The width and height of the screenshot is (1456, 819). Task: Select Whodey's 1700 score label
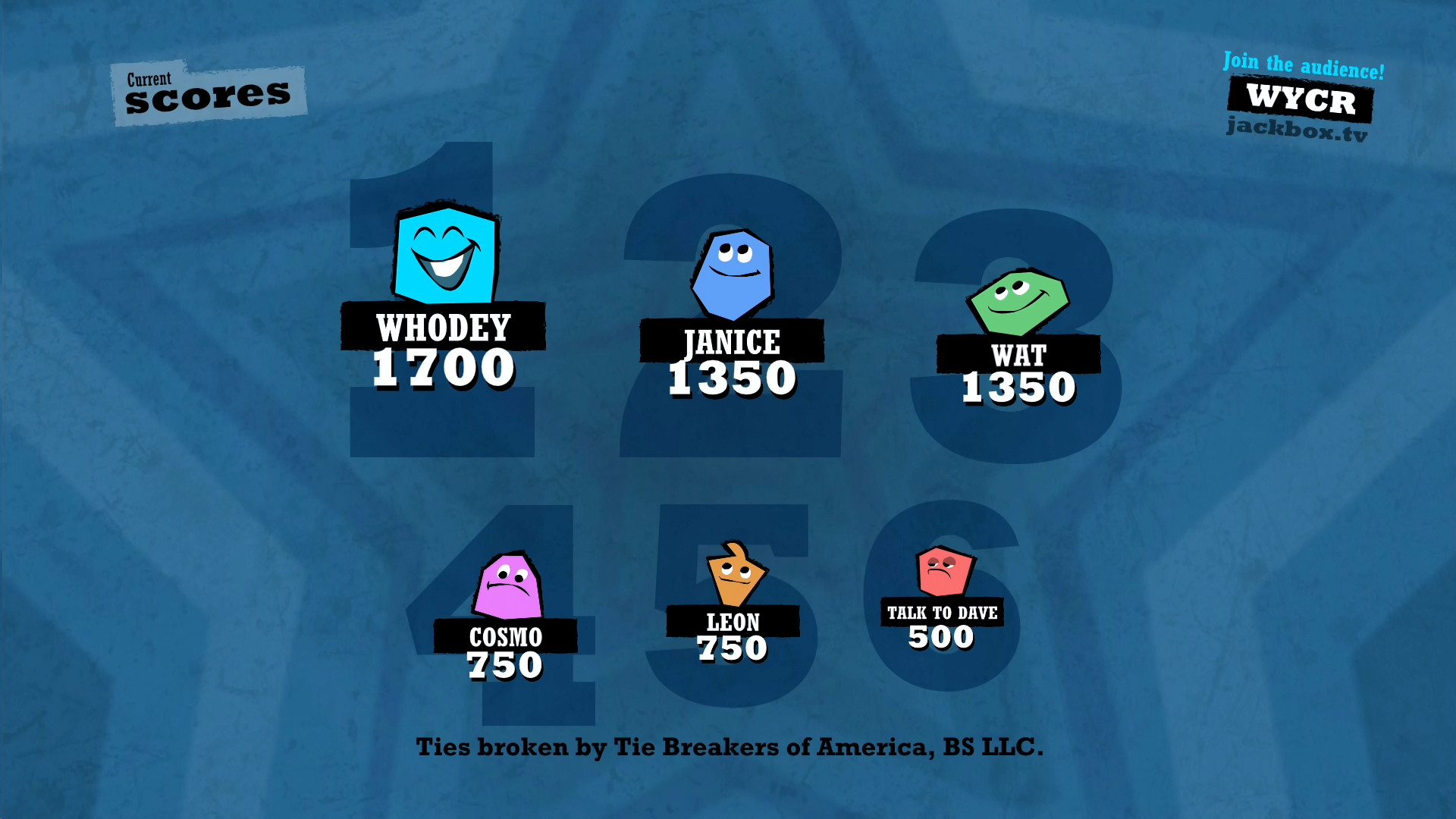click(443, 369)
